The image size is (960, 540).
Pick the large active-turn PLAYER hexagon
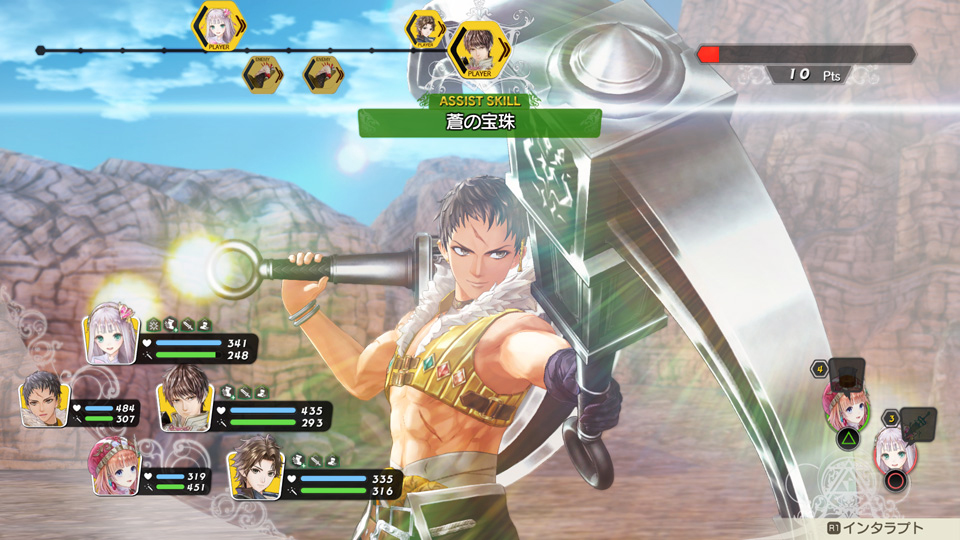point(475,50)
